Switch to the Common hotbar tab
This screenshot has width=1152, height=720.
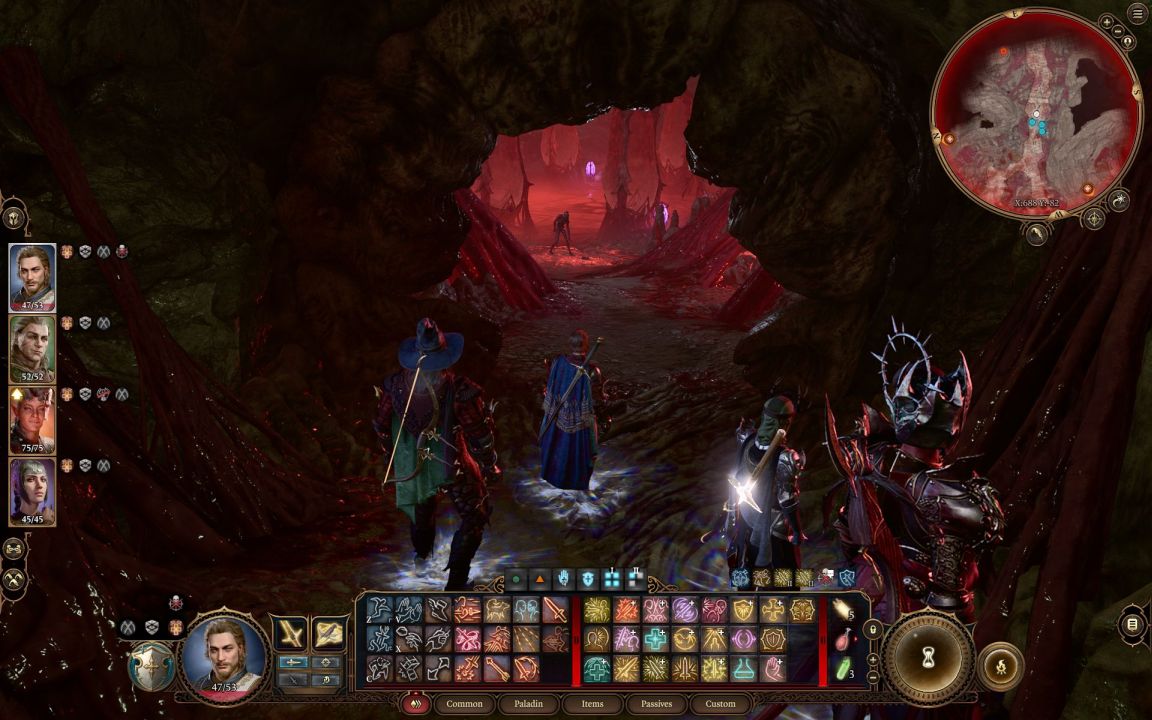point(464,704)
